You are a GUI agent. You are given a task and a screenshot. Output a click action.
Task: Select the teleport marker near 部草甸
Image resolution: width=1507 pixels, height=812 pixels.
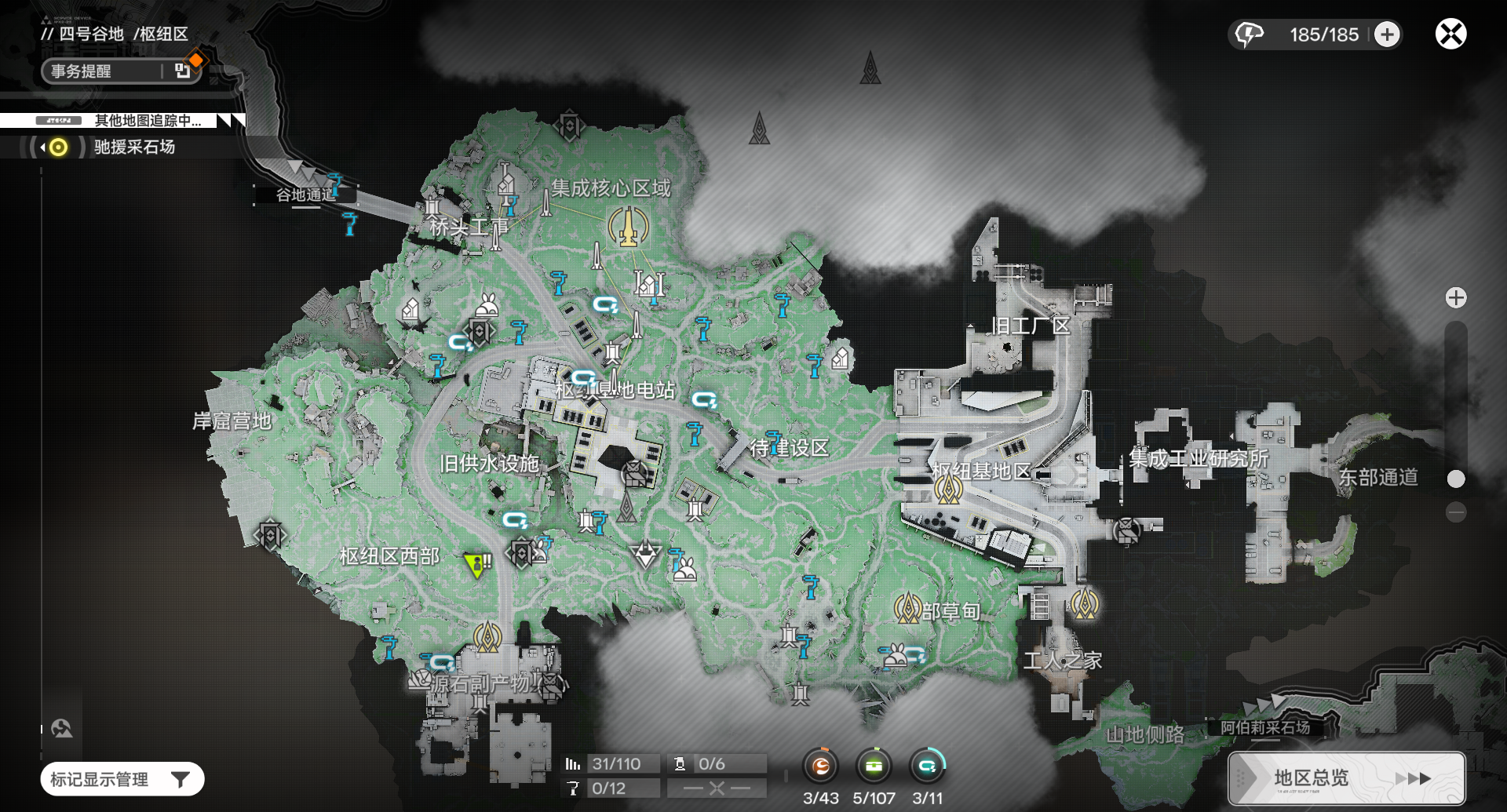[x=907, y=608]
